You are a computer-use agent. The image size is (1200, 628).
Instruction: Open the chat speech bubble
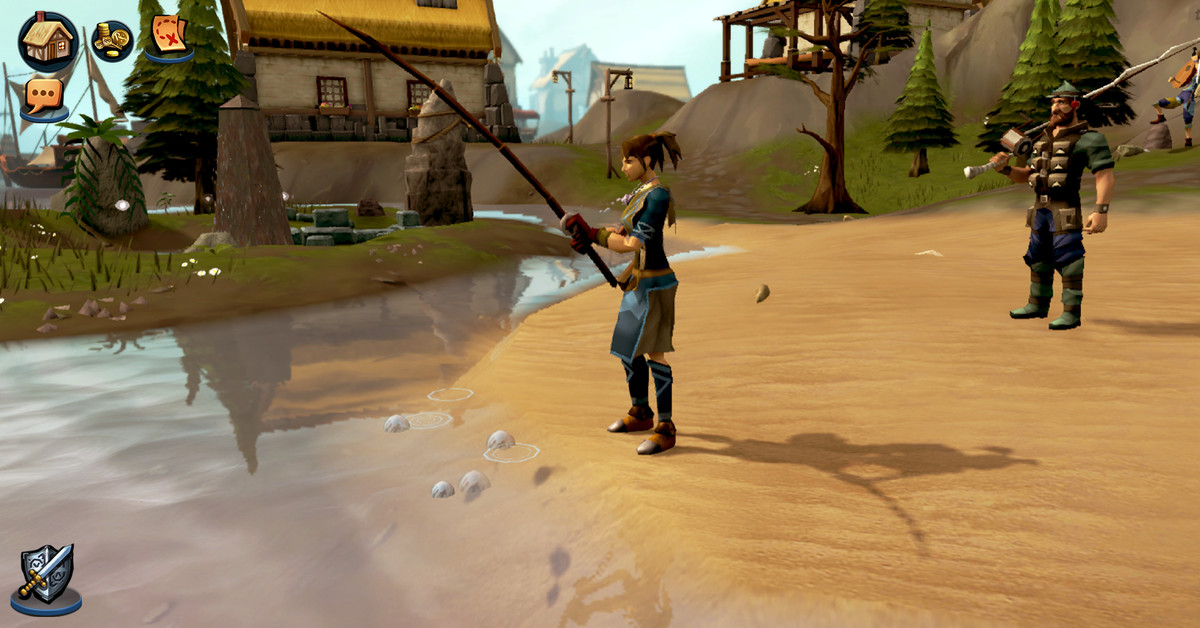(x=44, y=97)
